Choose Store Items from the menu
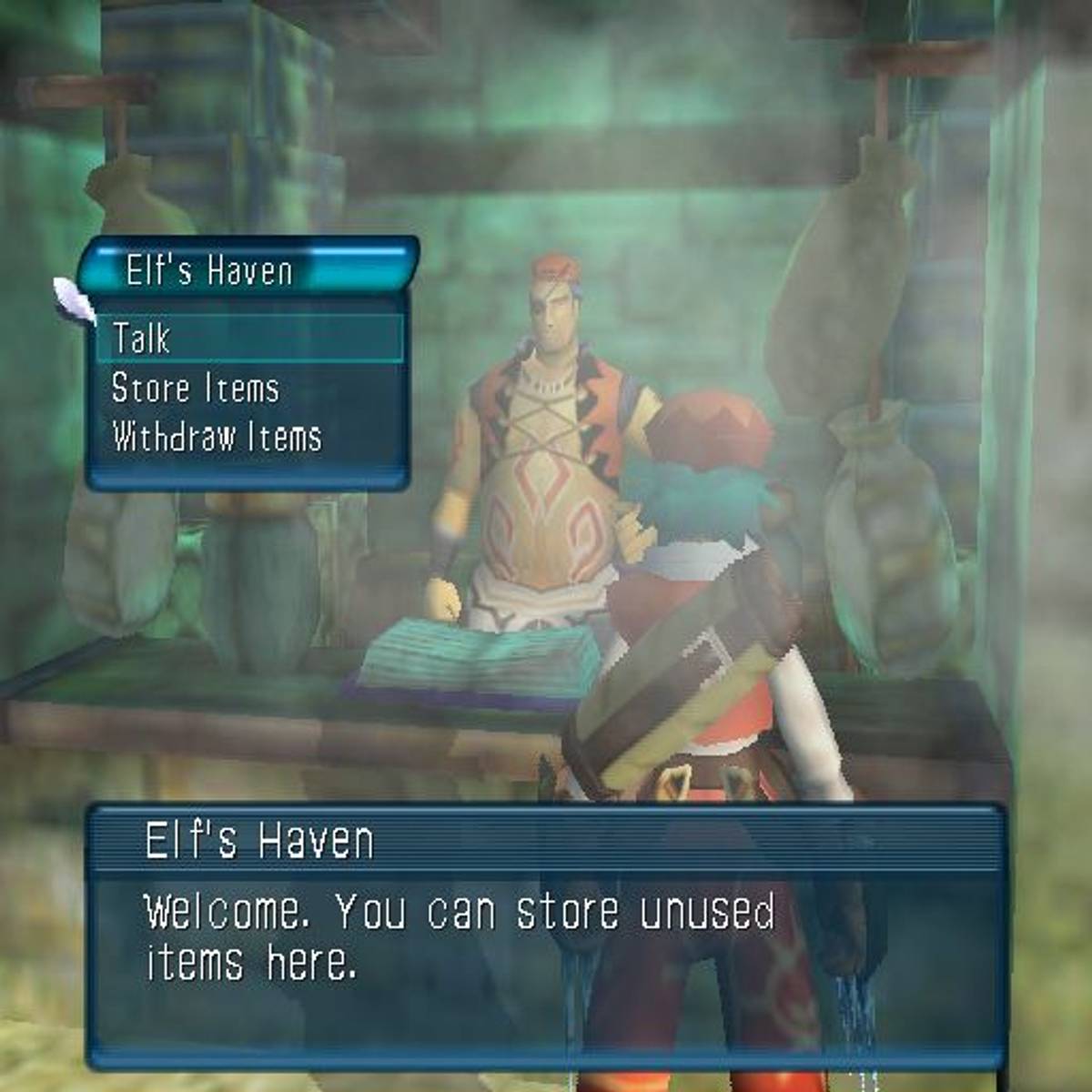Image resolution: width=1092 pixels, height=1092 pixels. tap(195, 389)
